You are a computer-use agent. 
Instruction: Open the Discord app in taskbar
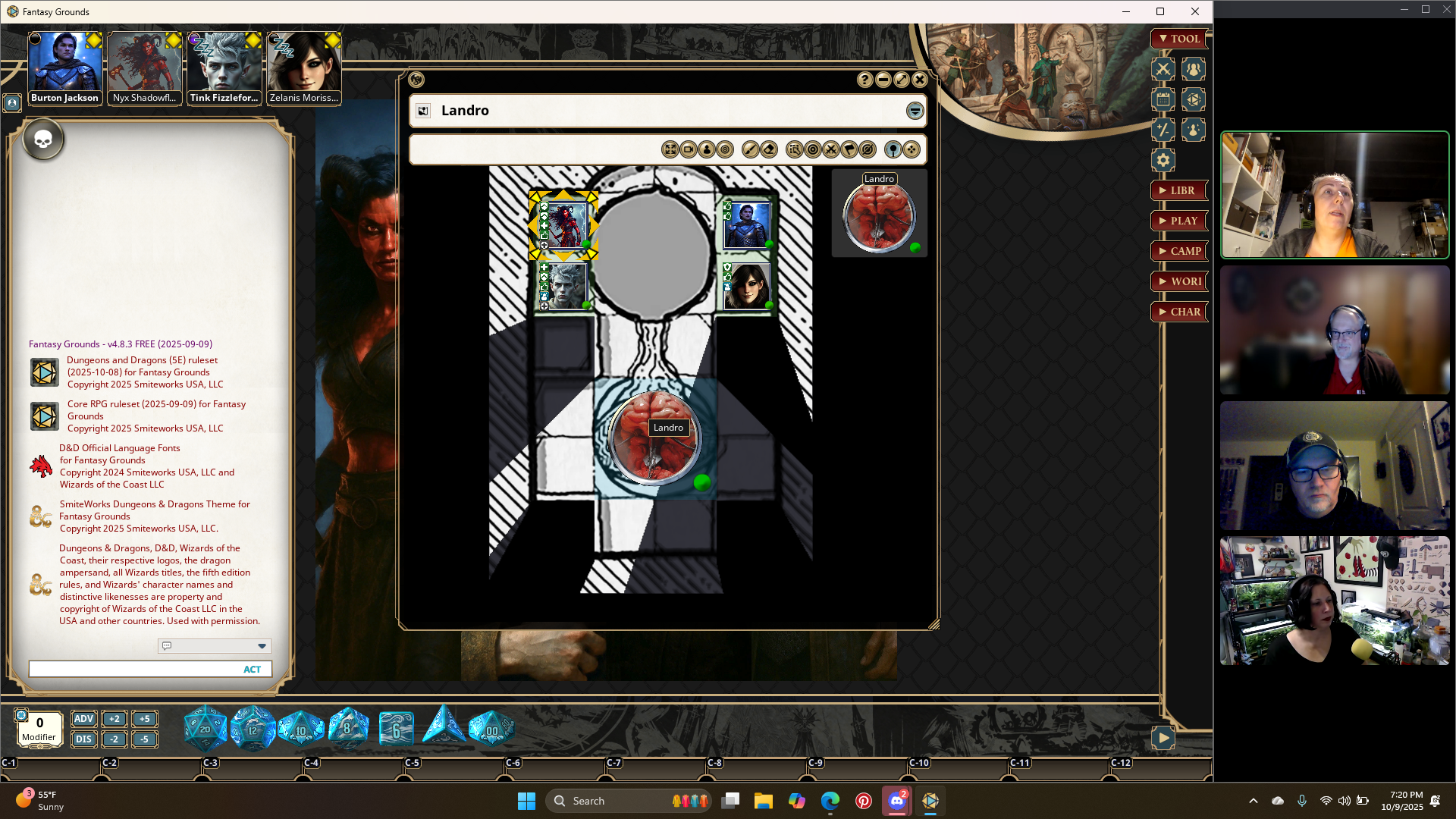pos(897,801)
